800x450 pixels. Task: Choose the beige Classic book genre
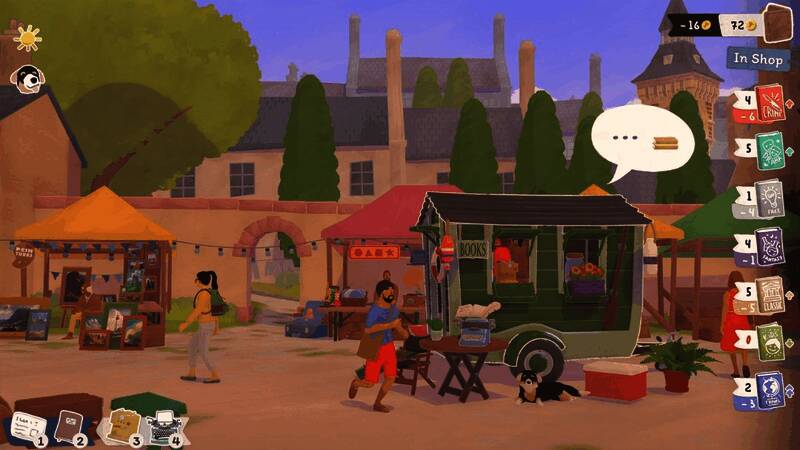click(x=770, y=294)
